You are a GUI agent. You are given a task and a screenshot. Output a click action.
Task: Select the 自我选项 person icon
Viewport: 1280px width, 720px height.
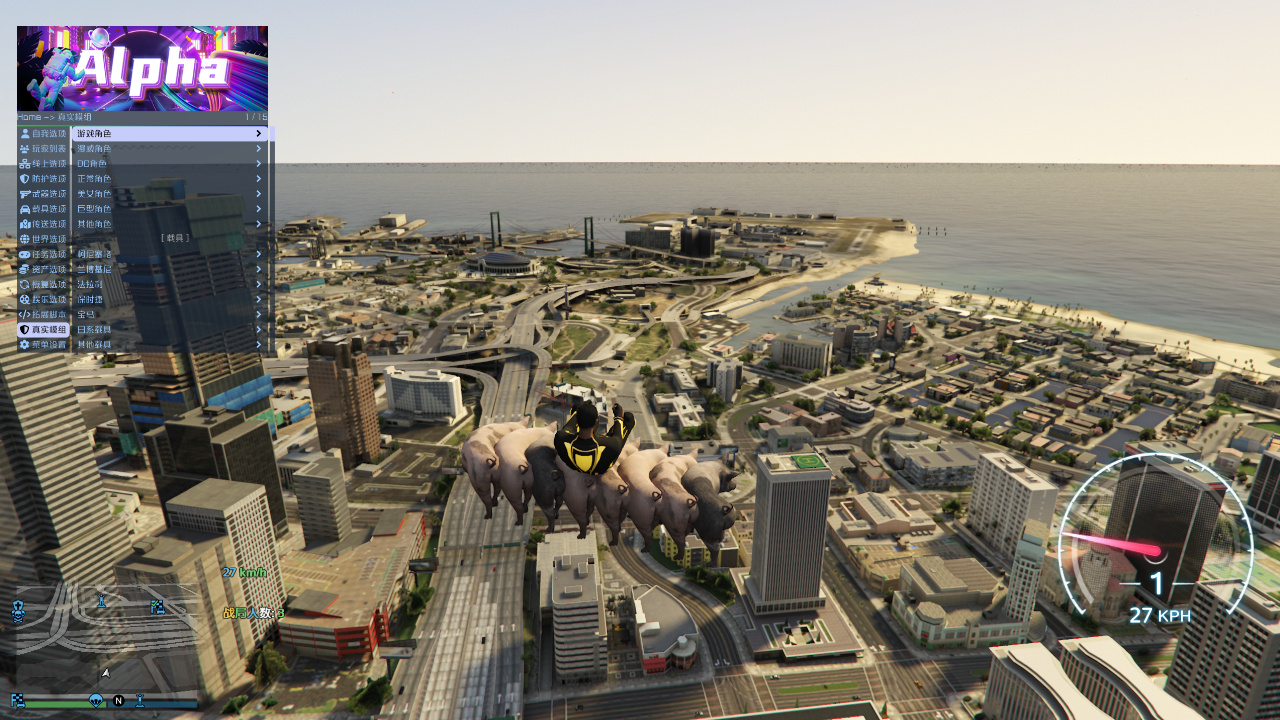24,132
